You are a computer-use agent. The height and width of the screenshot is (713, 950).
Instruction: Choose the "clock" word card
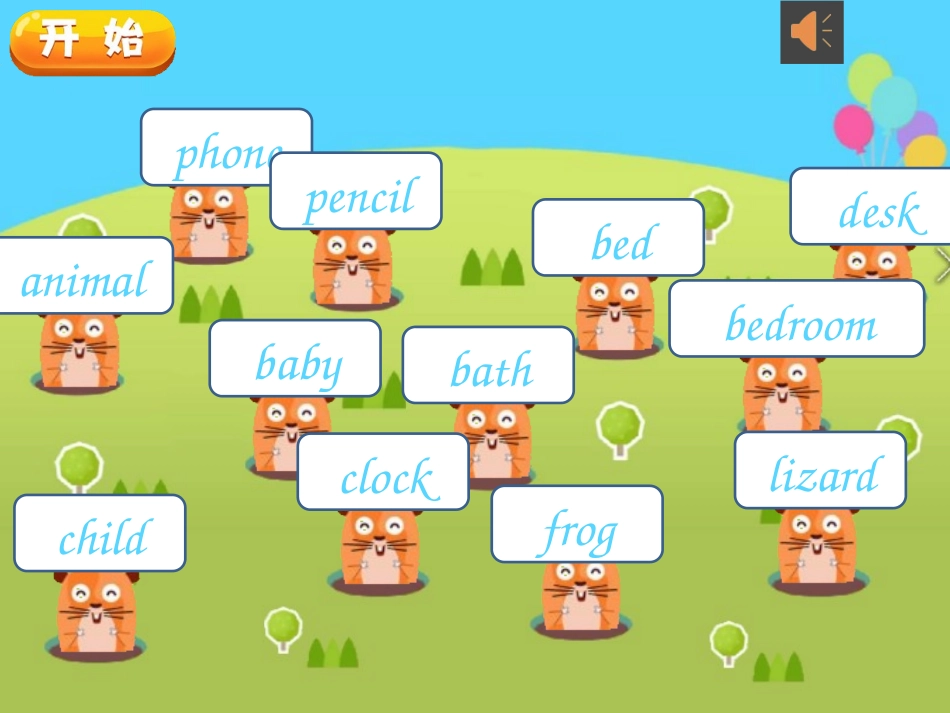click(383, 472)
